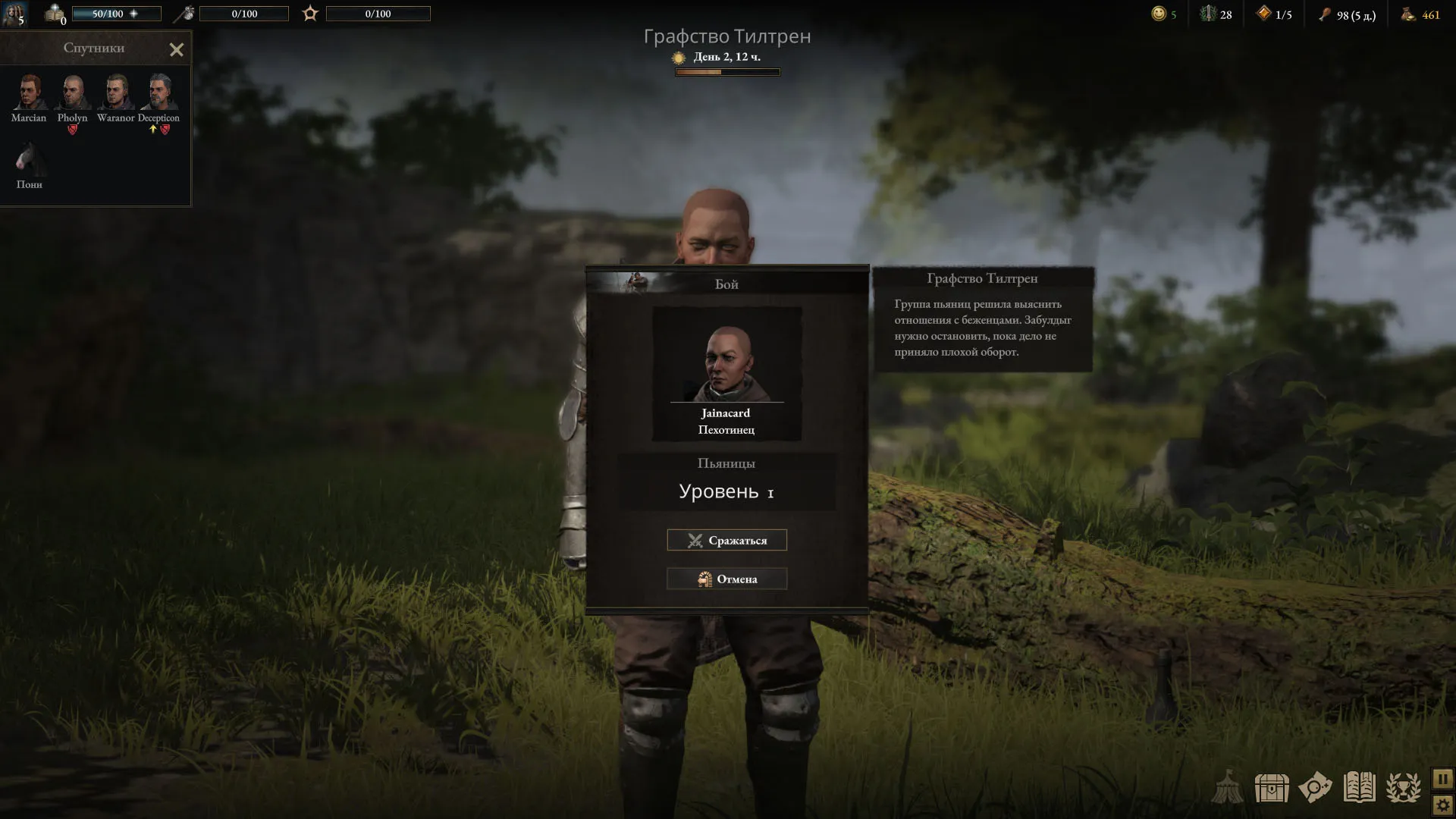Choose Waranor in the companions list

116,93
